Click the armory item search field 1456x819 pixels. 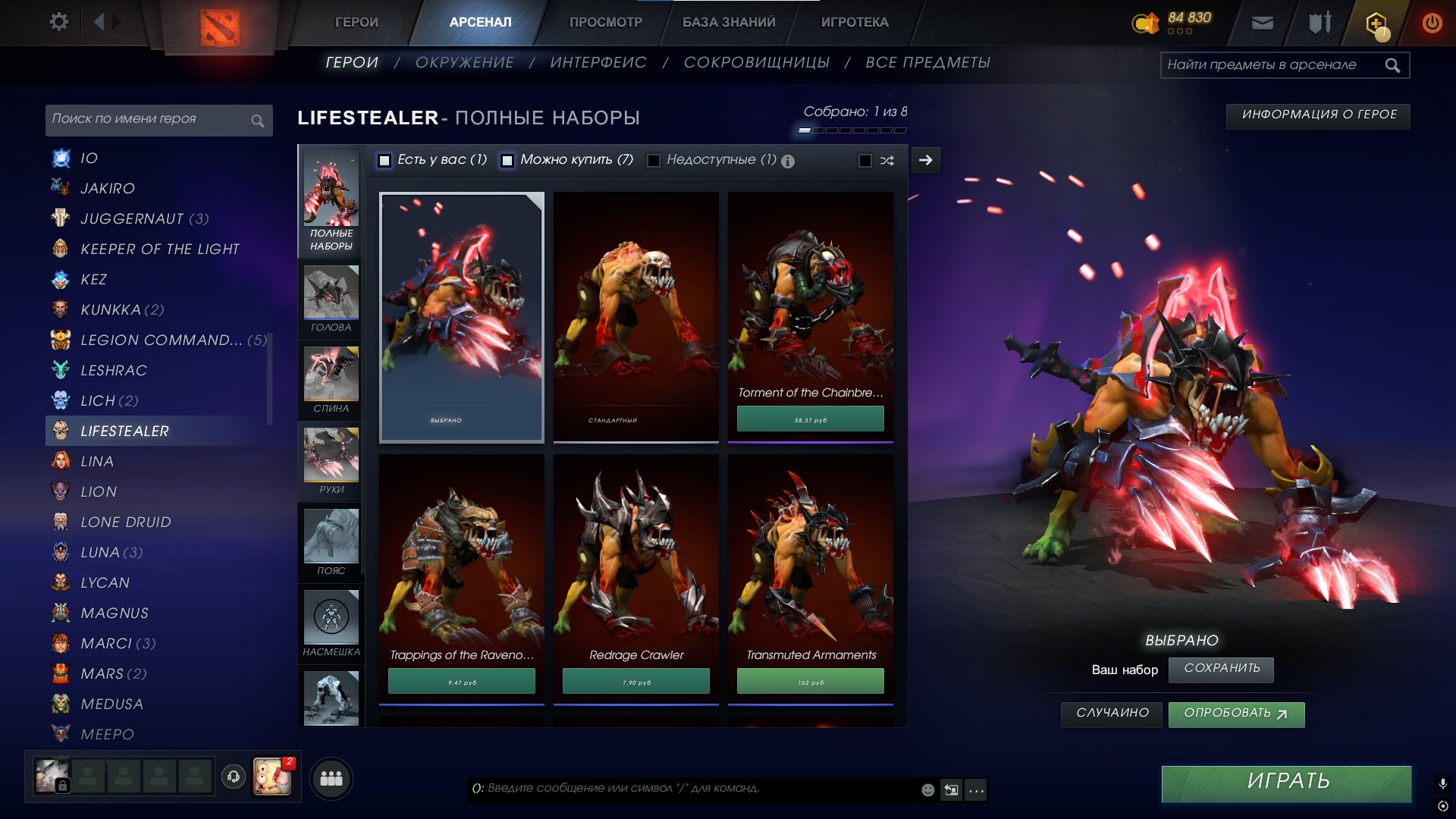[1274, 65]
